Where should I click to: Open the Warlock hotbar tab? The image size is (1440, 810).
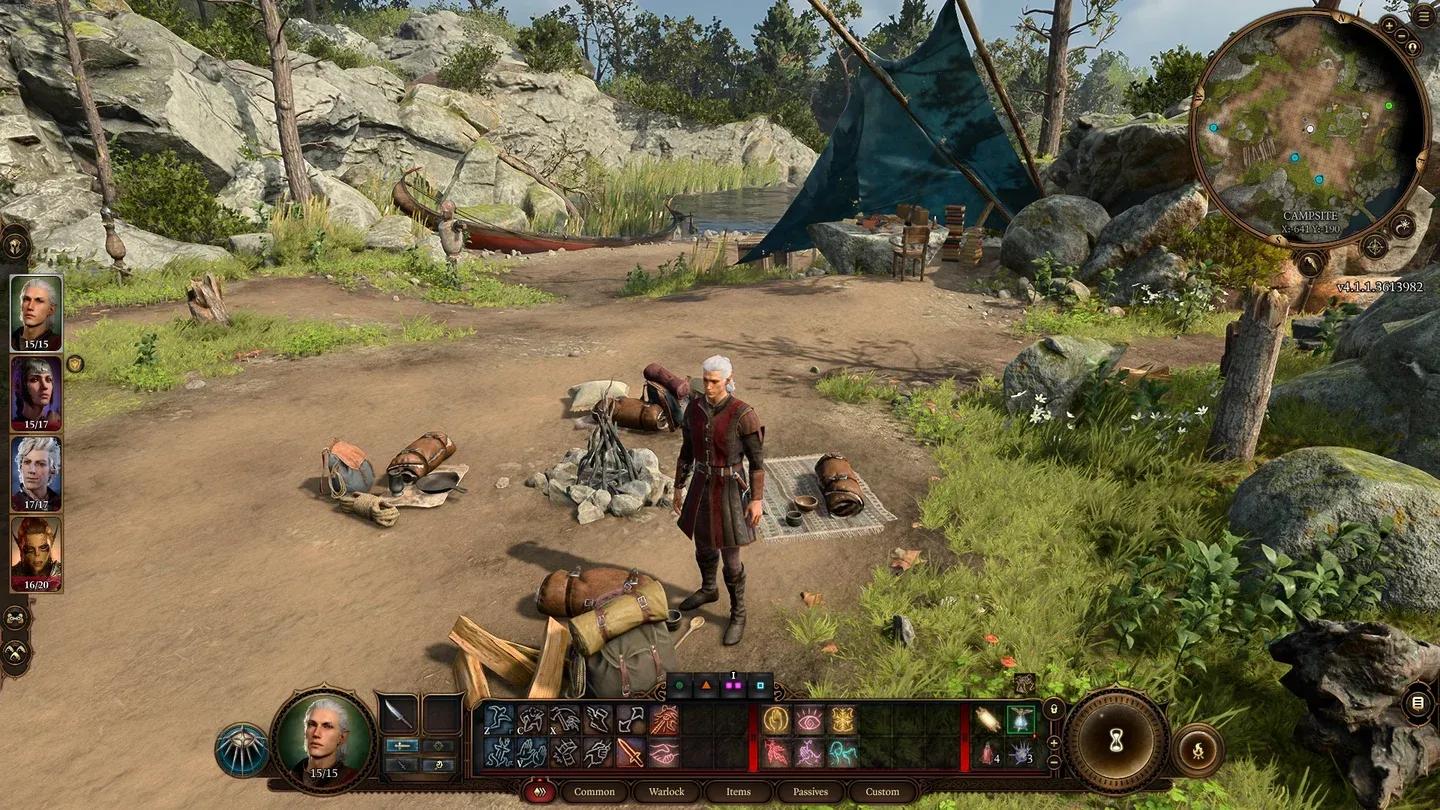[x=666, y=792]
